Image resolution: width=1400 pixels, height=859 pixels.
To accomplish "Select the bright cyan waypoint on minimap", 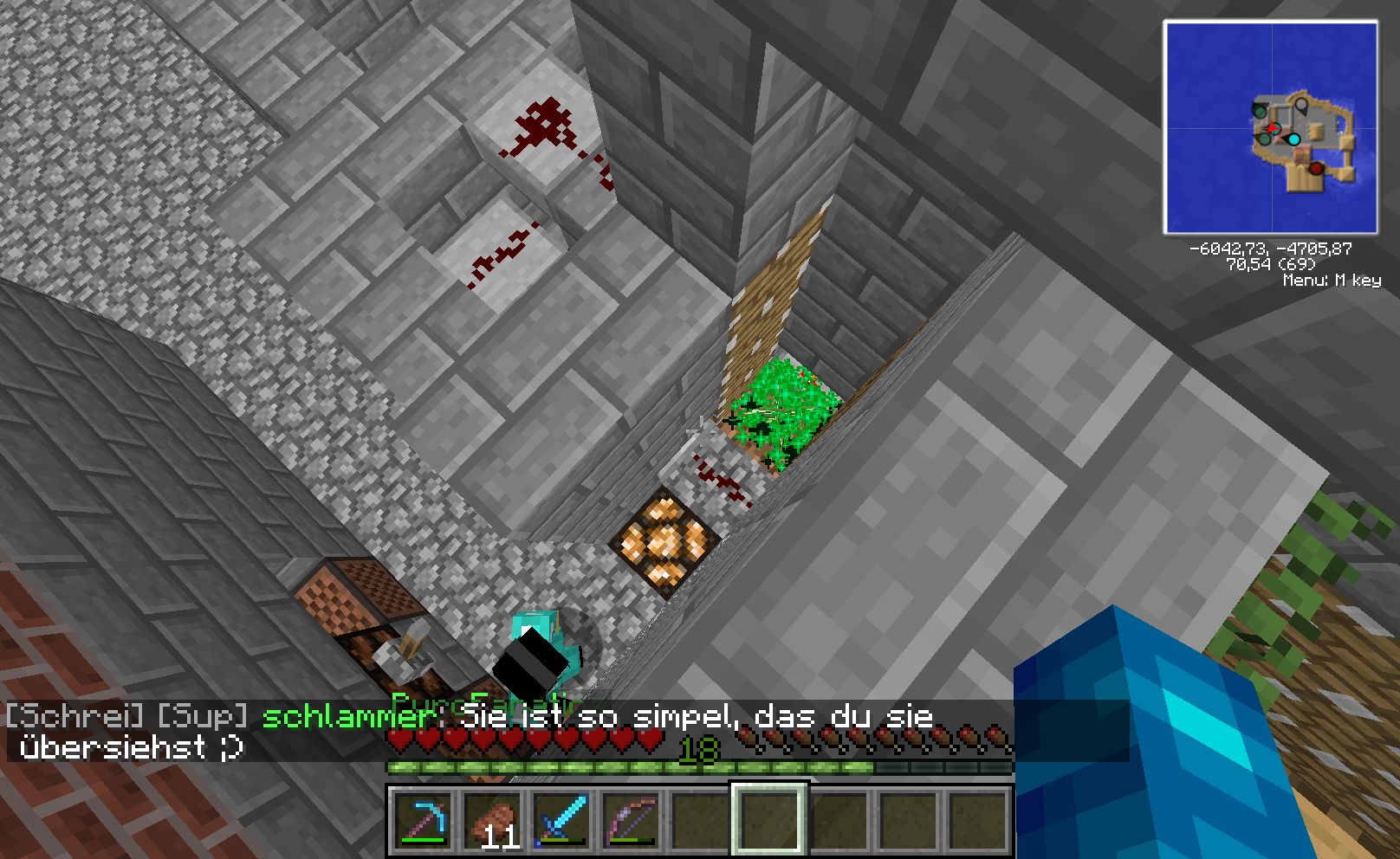I will point(1293,139).
